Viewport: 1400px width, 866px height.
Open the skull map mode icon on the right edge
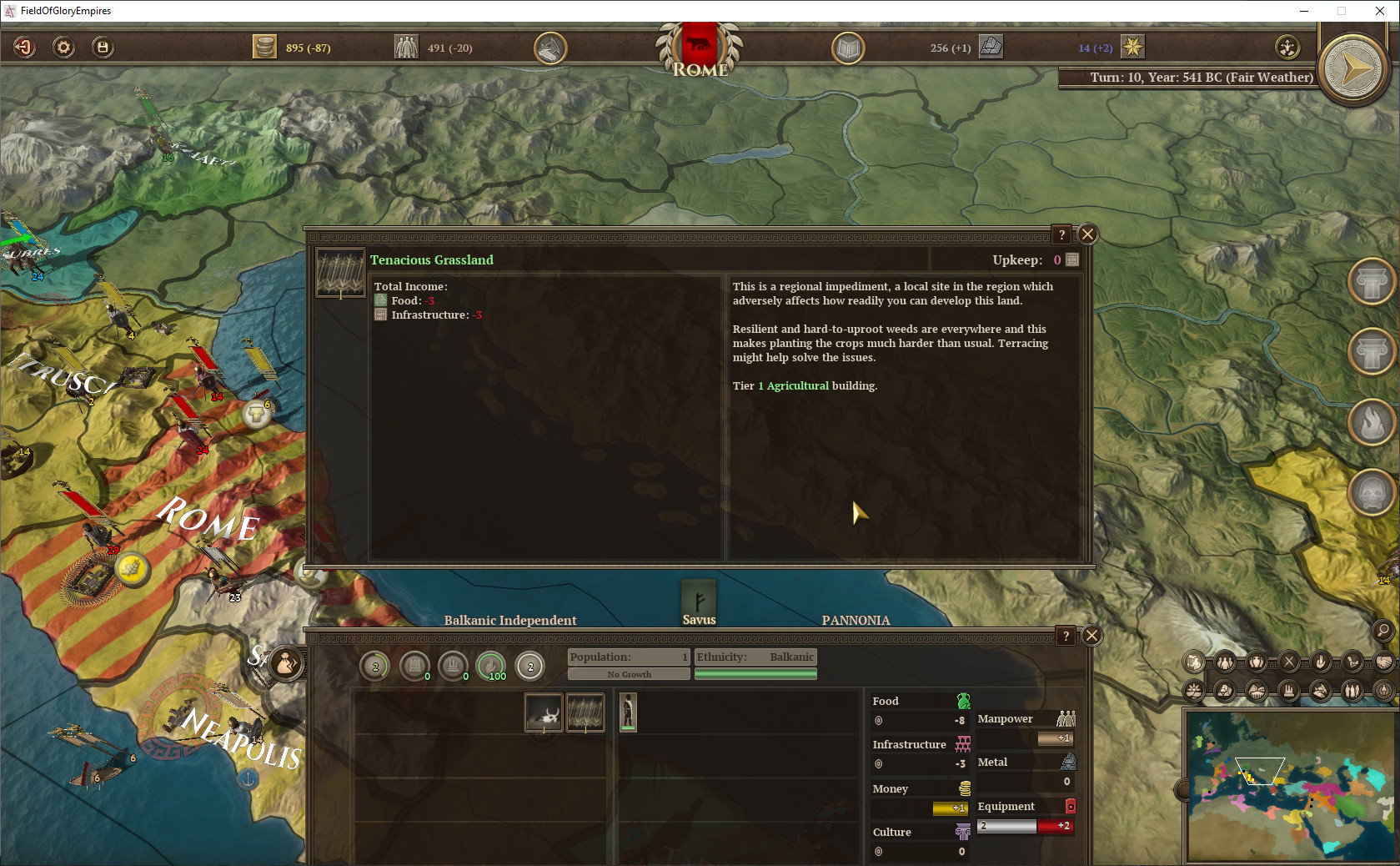[x=1371, y=492]
